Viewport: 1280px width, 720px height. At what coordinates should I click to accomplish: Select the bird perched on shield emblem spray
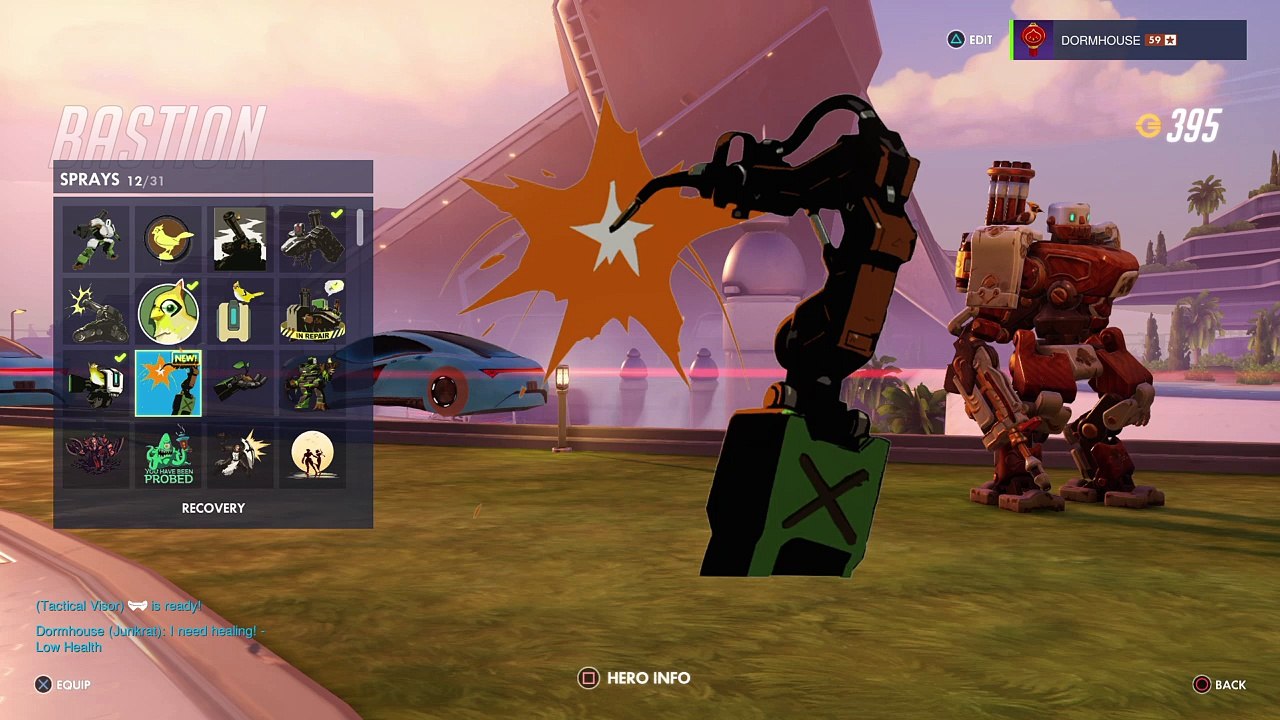point(240,312)
